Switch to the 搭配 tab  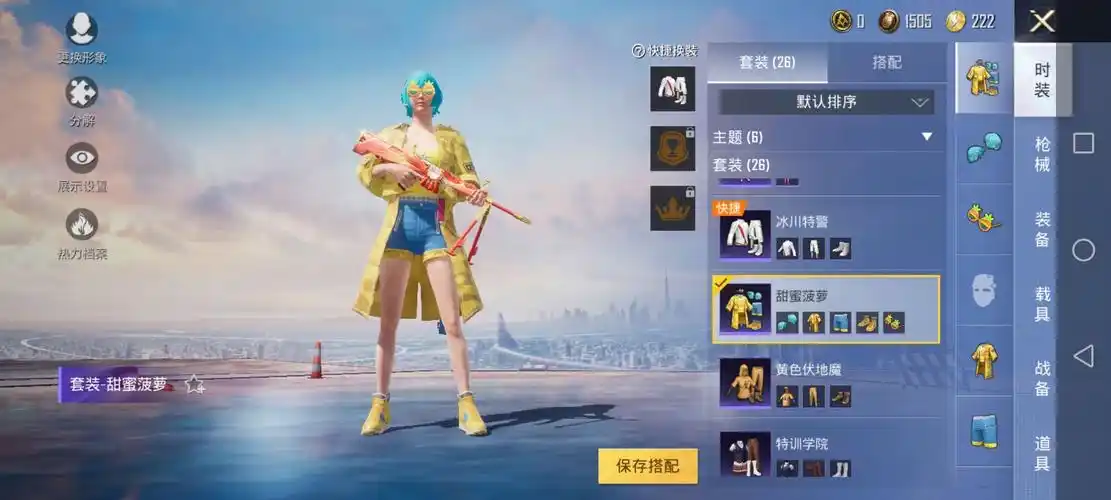point(887,62)
